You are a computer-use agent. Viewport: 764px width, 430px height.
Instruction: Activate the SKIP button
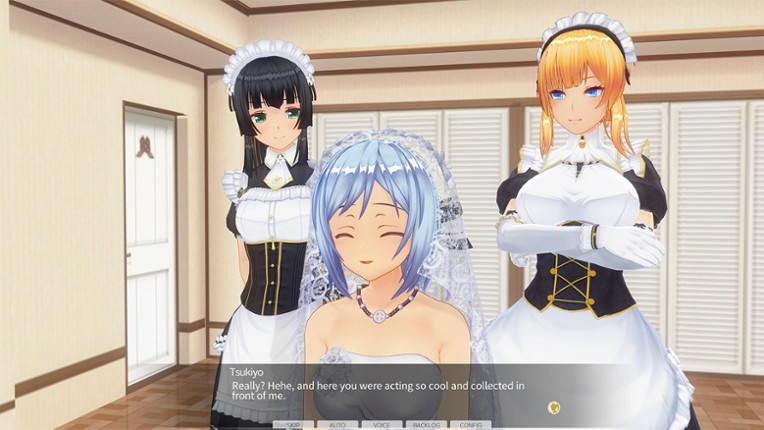(294, 425)
